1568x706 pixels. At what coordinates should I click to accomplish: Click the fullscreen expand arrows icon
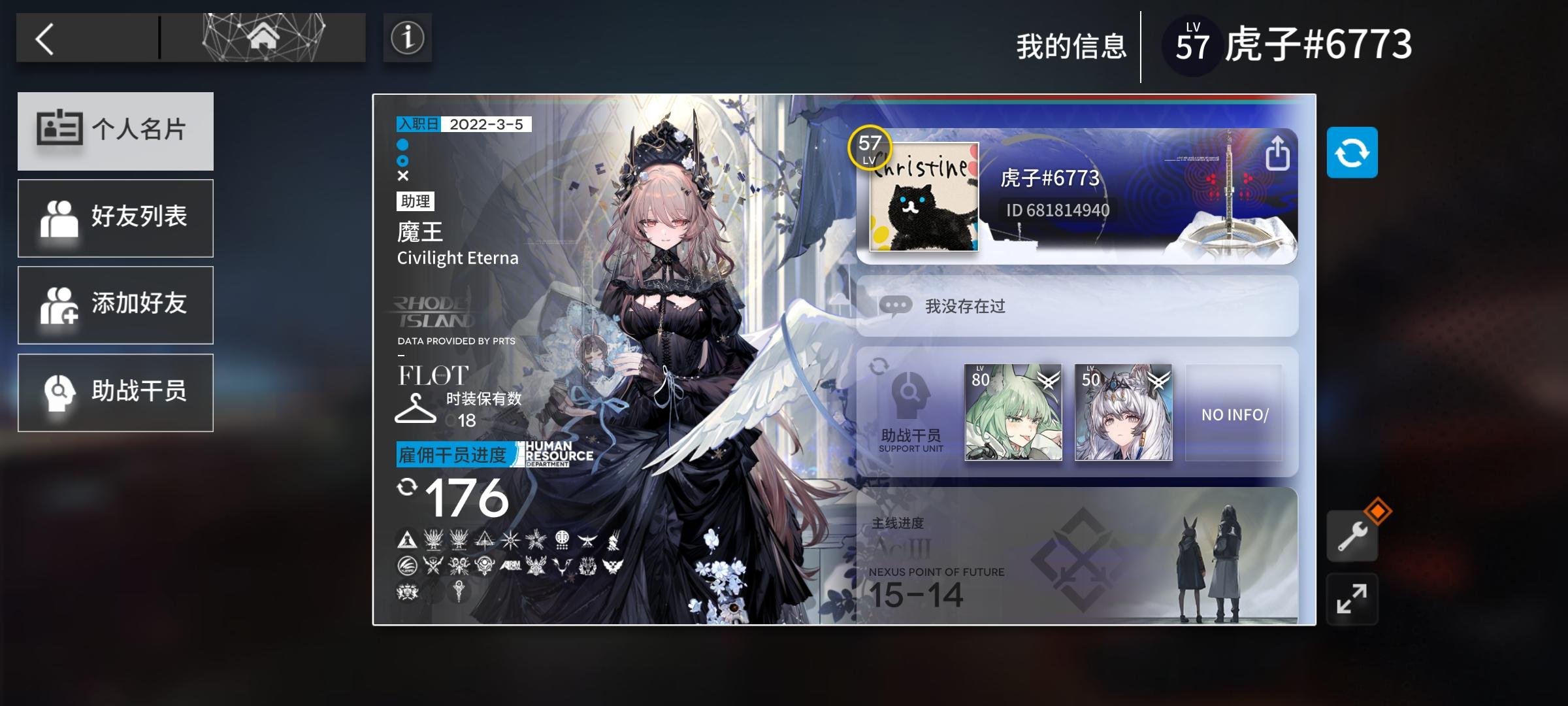(1352, 598)
